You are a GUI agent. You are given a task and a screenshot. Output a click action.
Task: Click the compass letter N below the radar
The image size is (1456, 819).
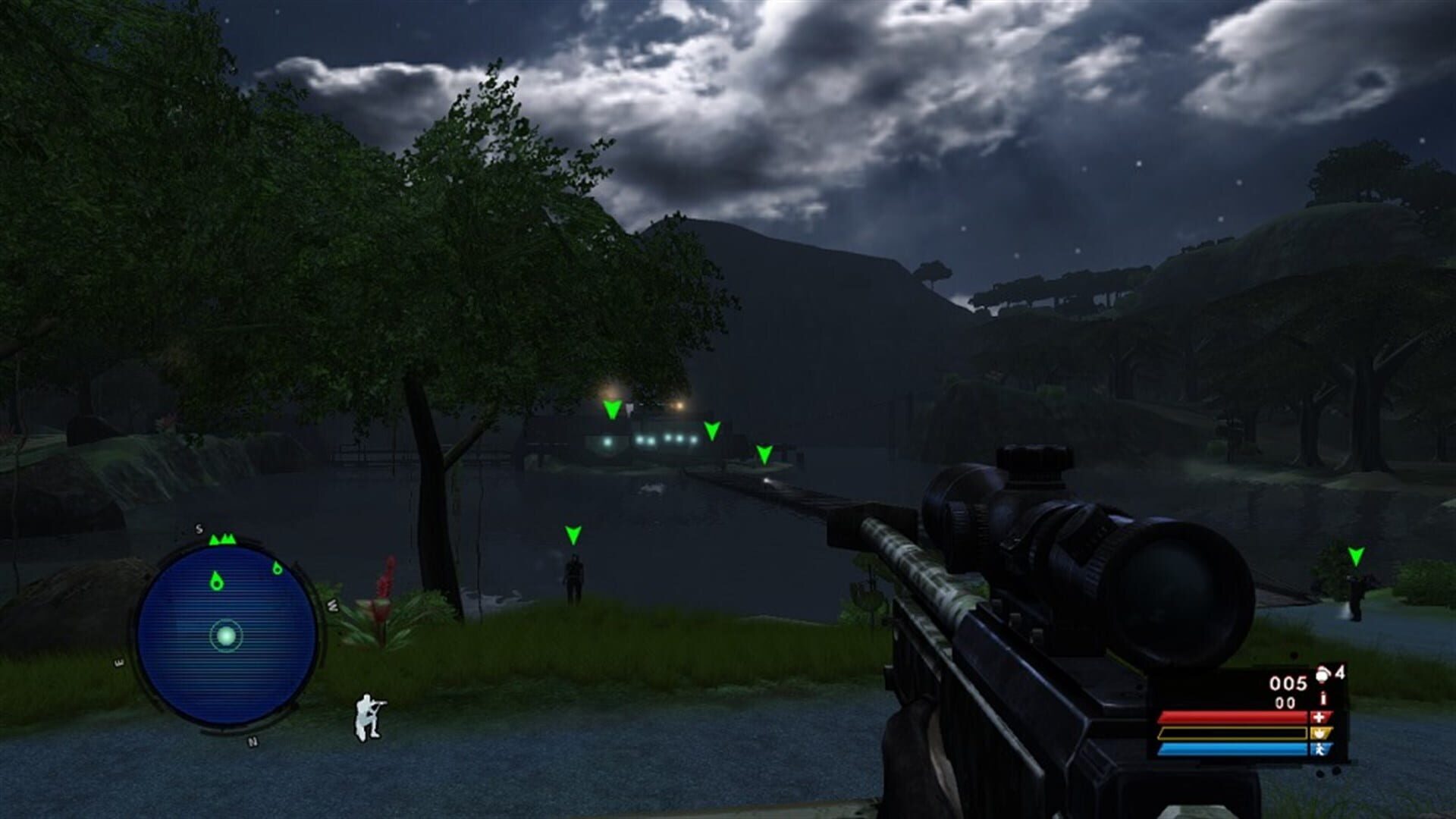251,741
